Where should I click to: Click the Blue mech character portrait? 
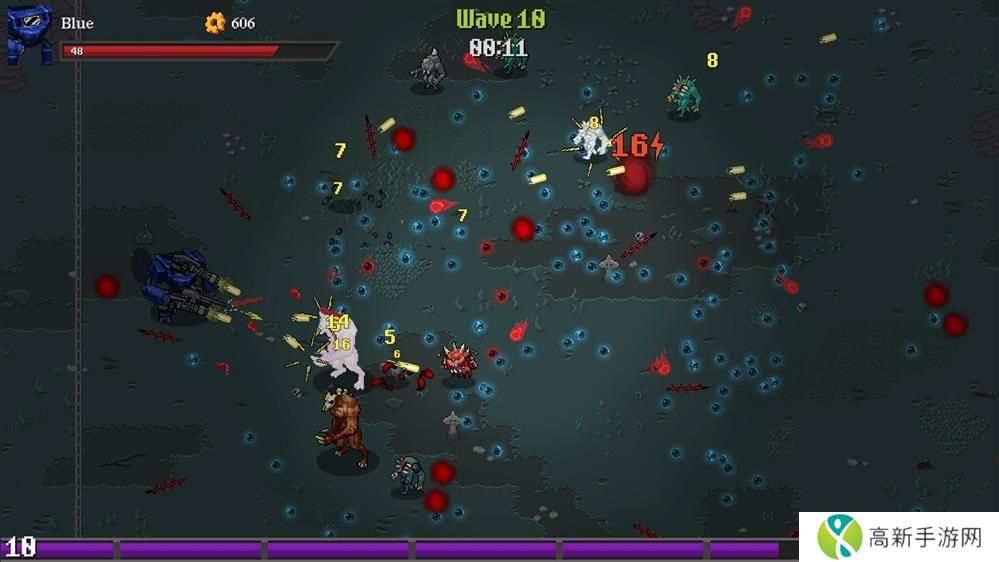pyautogui.click(x=28, y=33)
